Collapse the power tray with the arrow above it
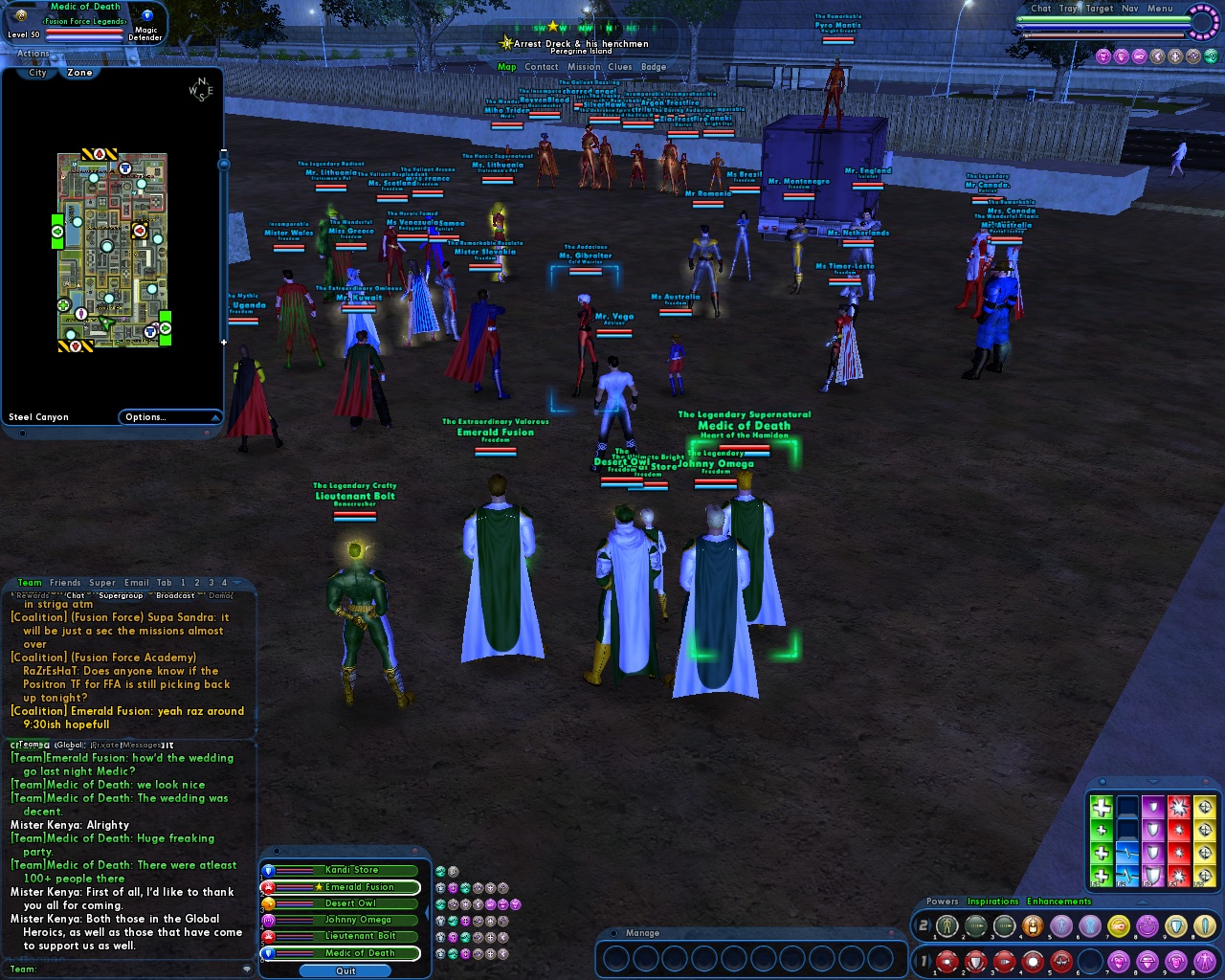The image size is (1225, 980). click(1141, 902)
